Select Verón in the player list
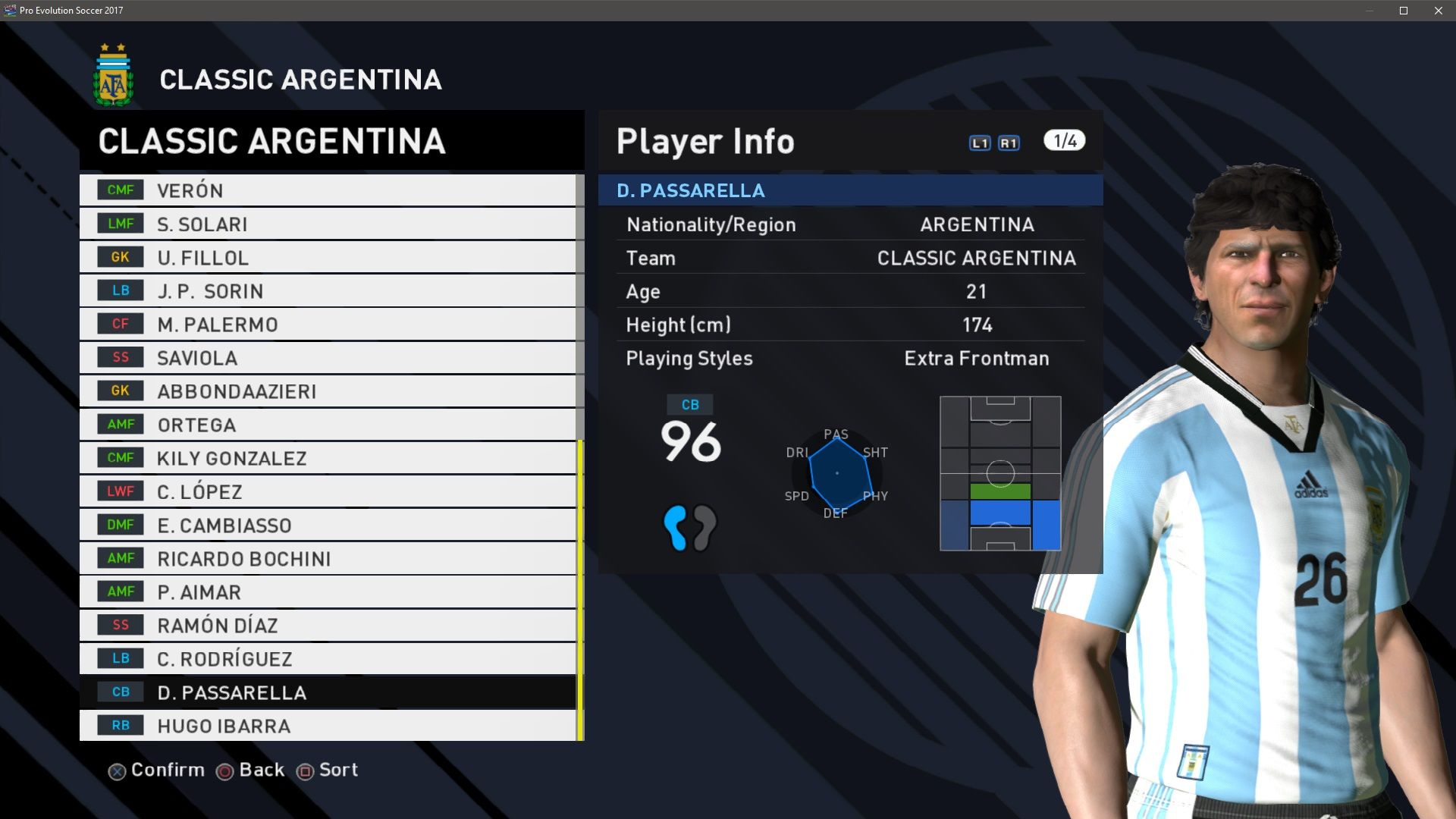The width and height of the screenshot is (1456, 819). [x=328, y=190]
